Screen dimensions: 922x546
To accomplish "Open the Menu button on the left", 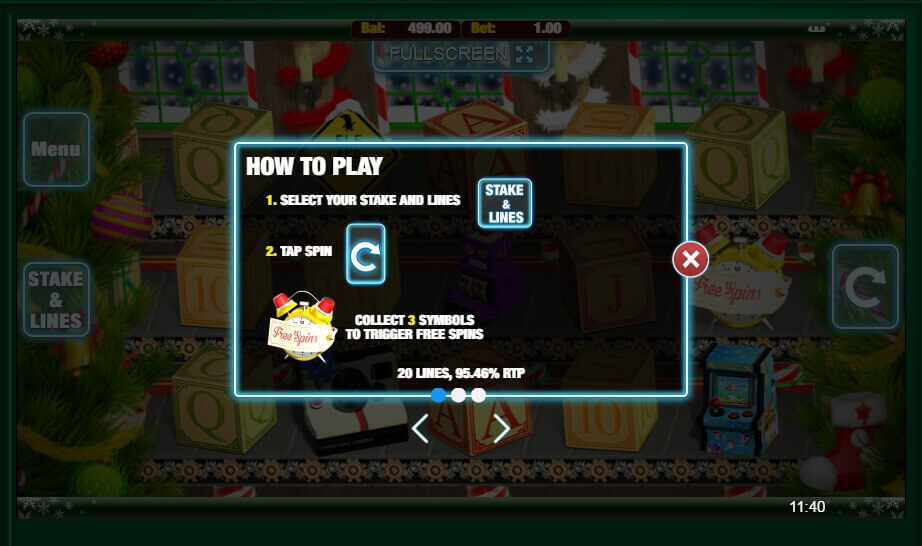I will [56, 150].
